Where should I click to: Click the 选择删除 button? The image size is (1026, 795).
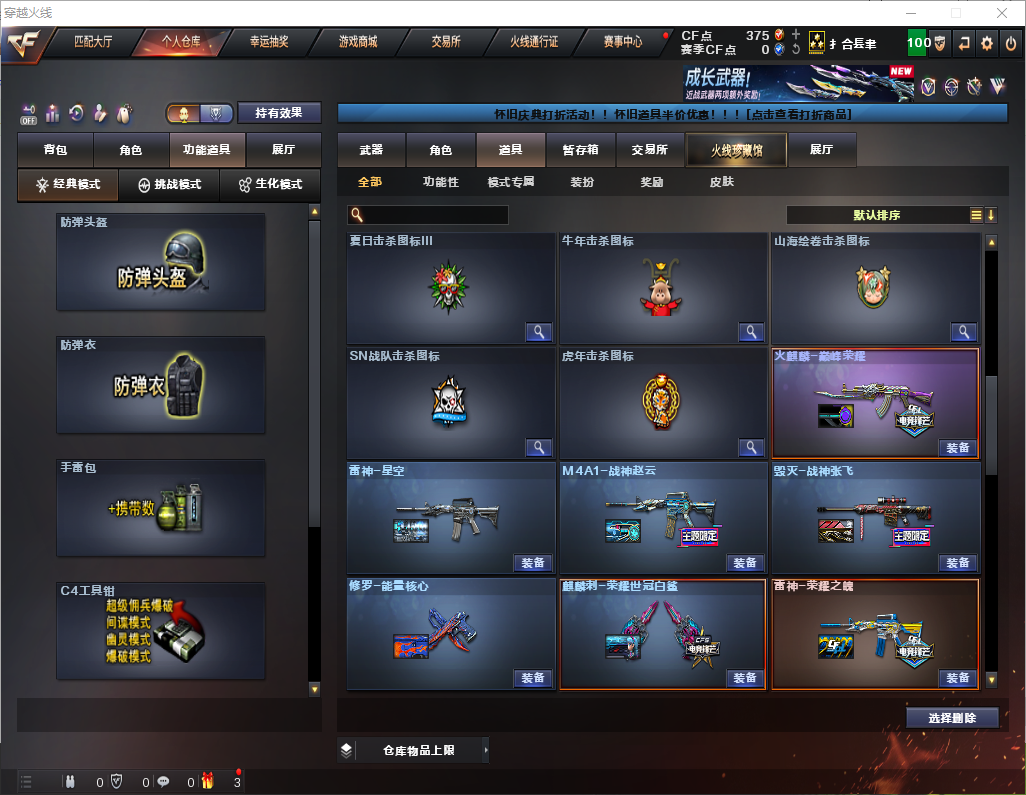pyautogui.click(x=952, y=718)
